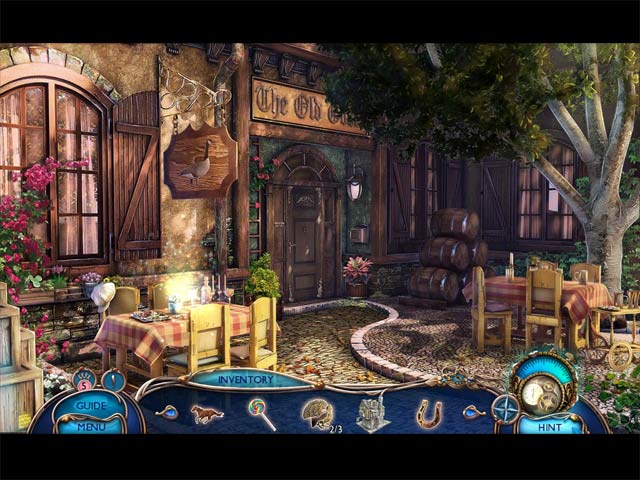Open the Guide
This screenshot has width=640, height=480.
[92, 406]
